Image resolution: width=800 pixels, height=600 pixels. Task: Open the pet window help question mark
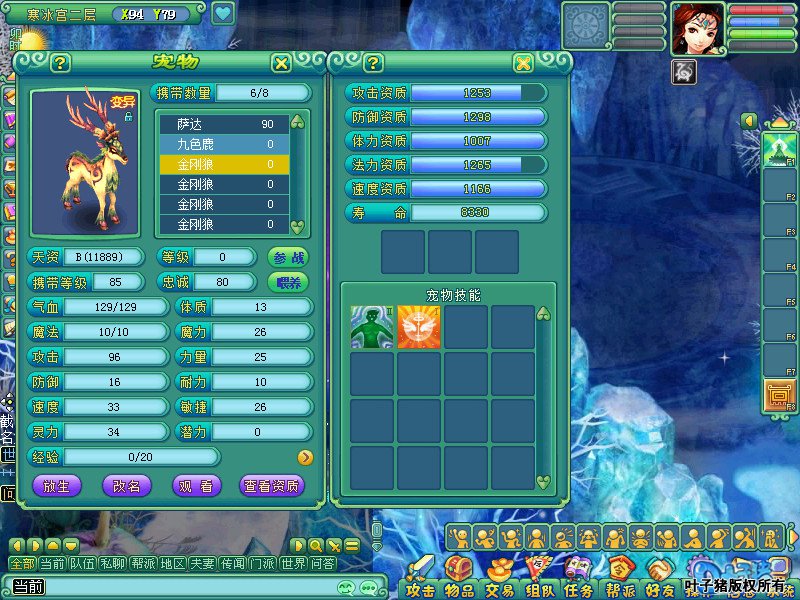(x=60, y=63)
